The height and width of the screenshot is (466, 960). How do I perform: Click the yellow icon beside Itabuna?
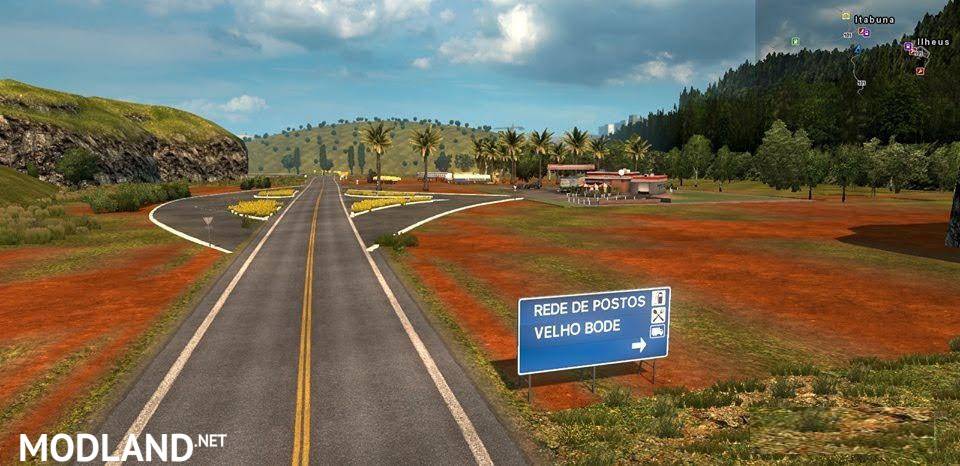tap(846, 16)
